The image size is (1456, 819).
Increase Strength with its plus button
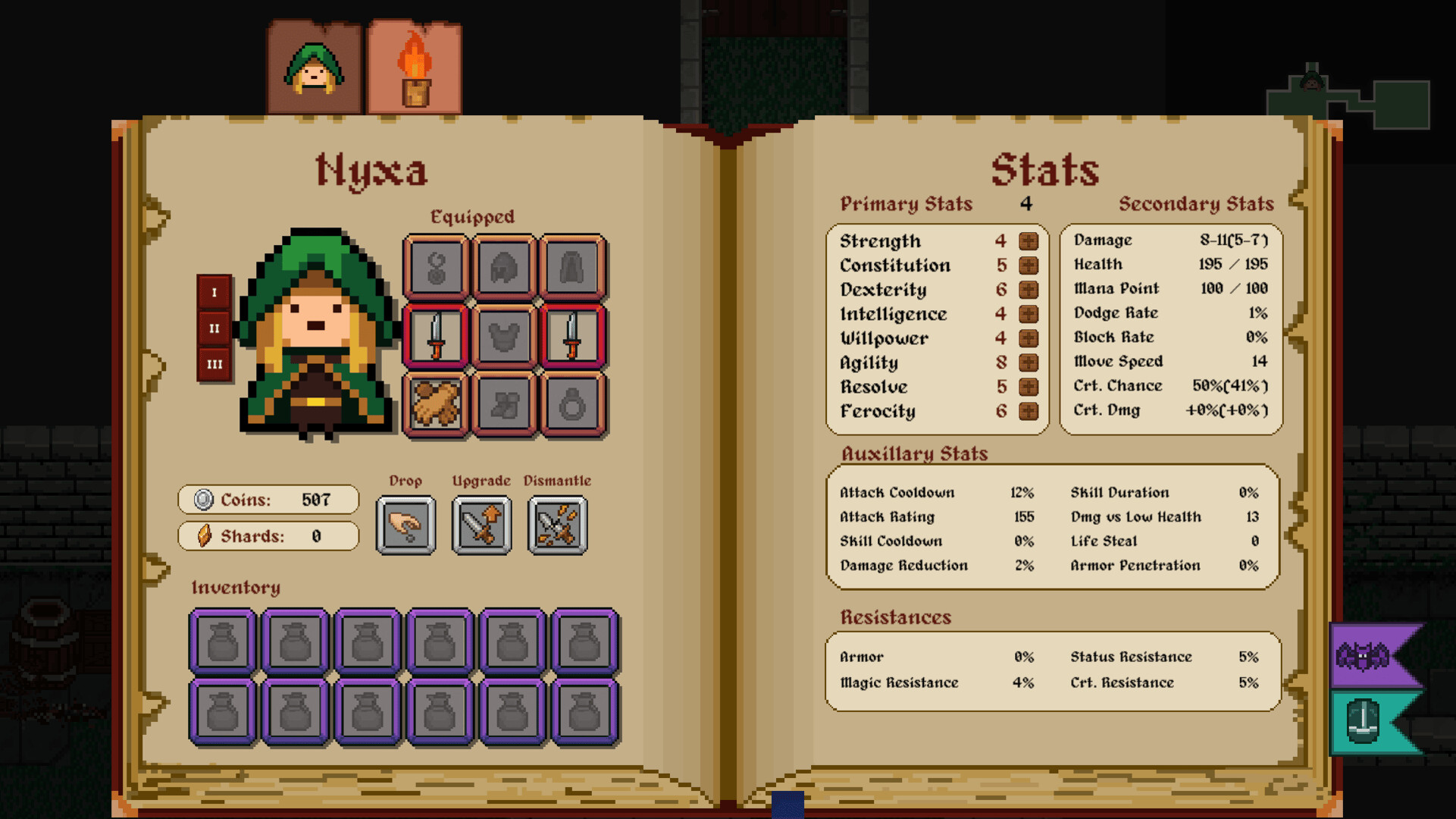coord(1029,241)
